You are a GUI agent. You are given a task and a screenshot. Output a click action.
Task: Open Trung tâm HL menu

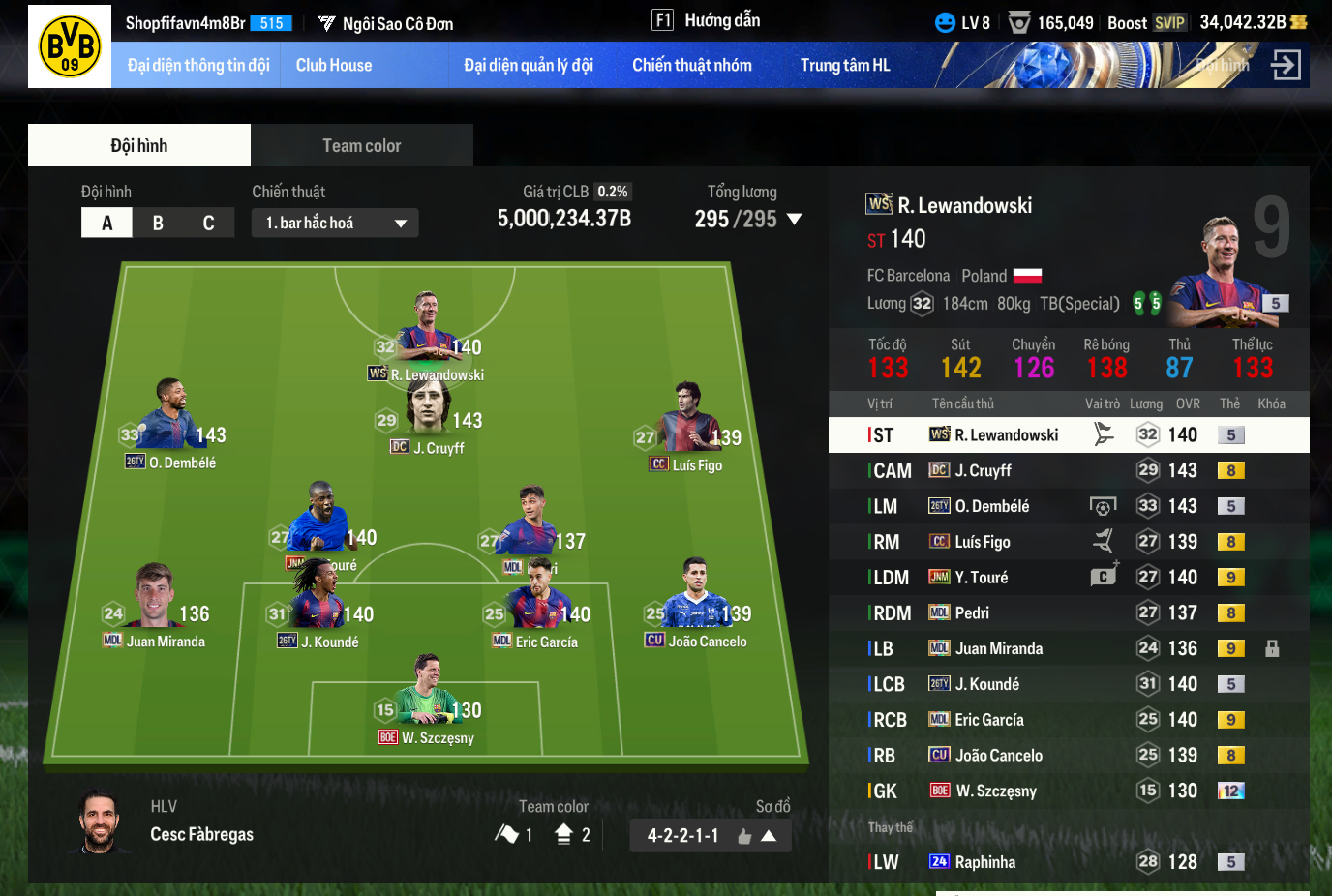[844, 66]
